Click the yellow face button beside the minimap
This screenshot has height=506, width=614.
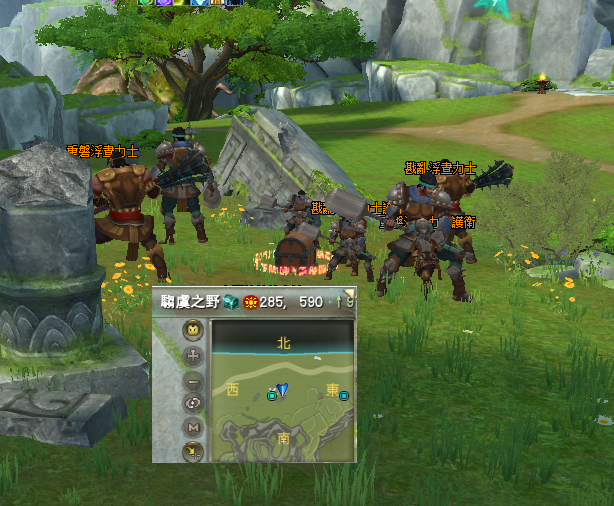click(x=193, y=330)
